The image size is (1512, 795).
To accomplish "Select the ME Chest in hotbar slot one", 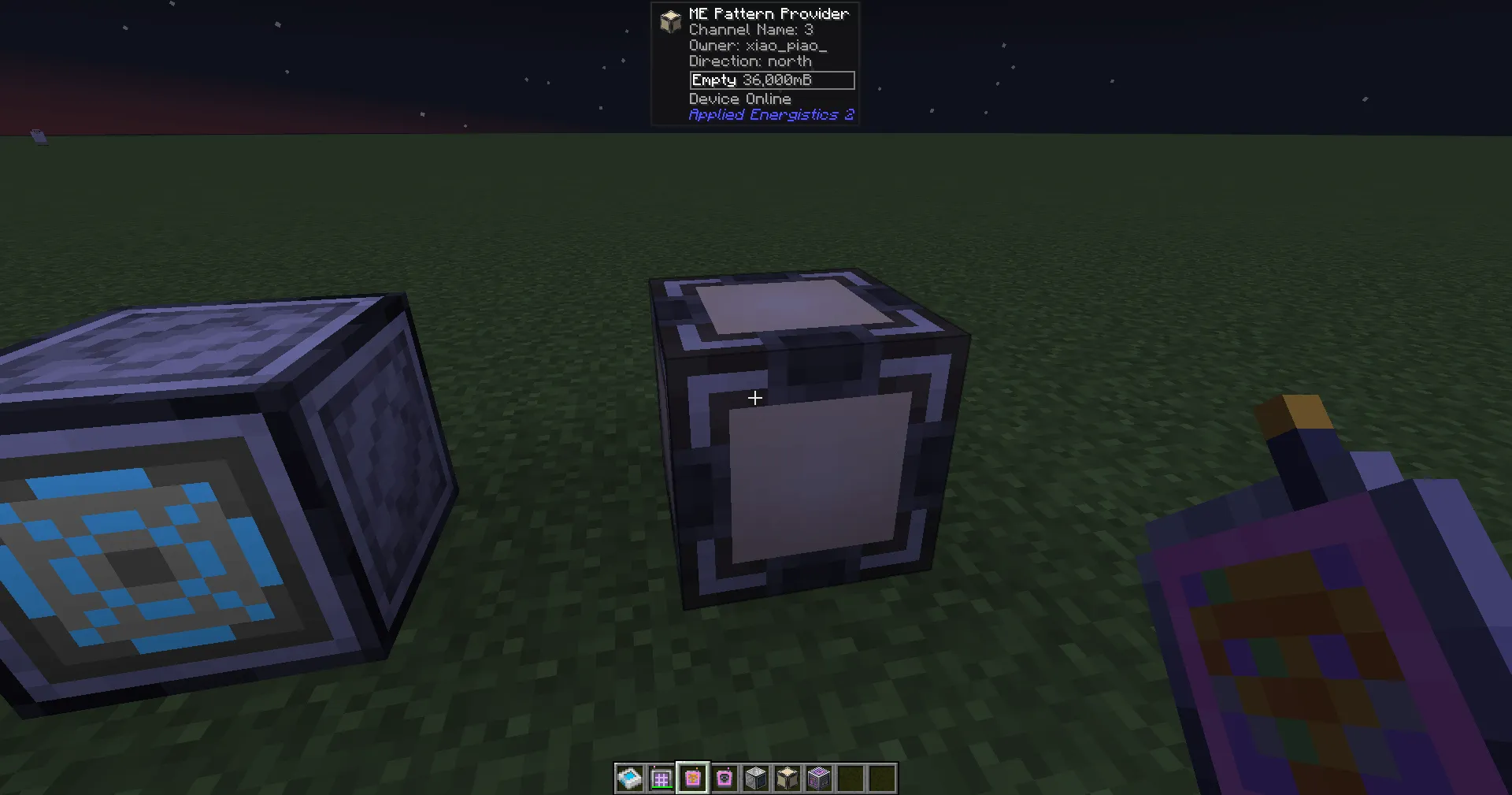I will click(630, 778).
